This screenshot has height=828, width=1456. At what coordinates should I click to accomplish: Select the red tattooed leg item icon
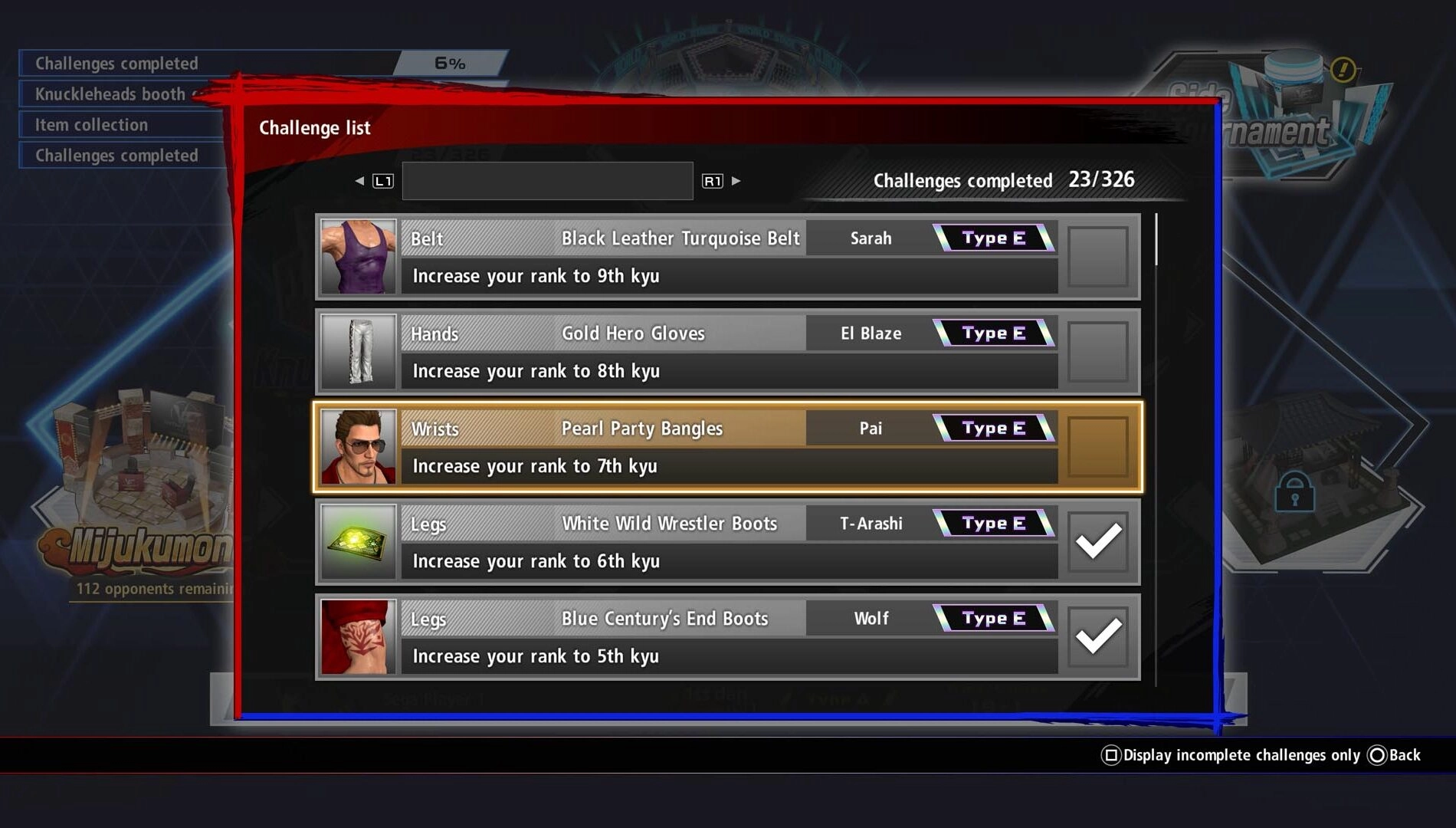[x=357, y=637]
